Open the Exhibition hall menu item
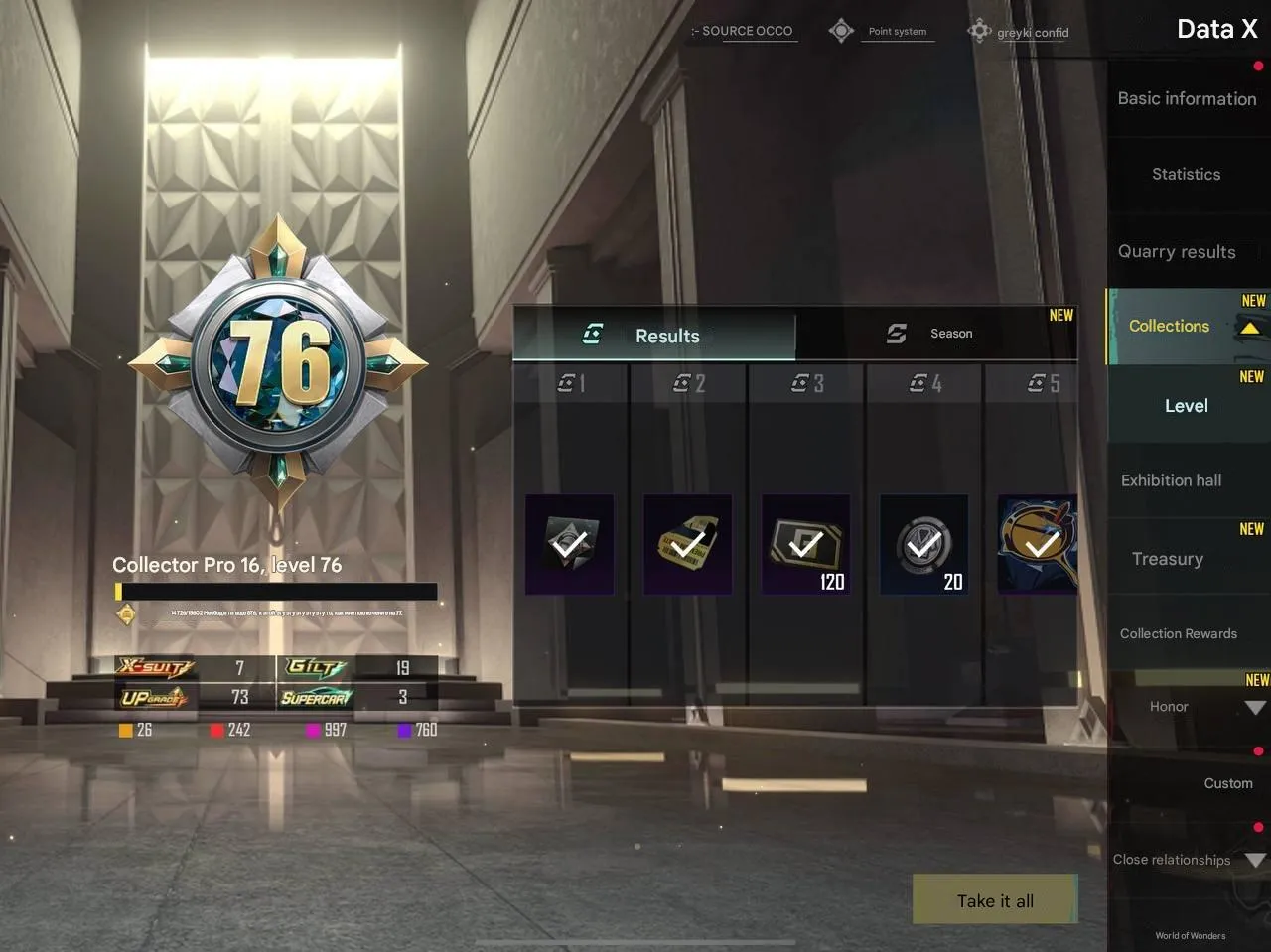 click(x=1172, y=480)
